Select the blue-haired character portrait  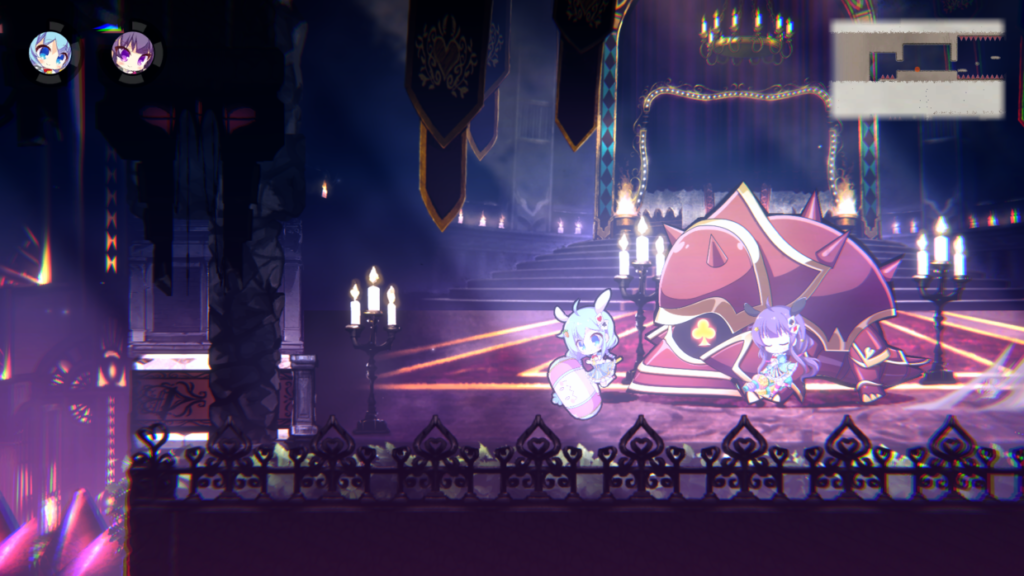tap(49, 51)
